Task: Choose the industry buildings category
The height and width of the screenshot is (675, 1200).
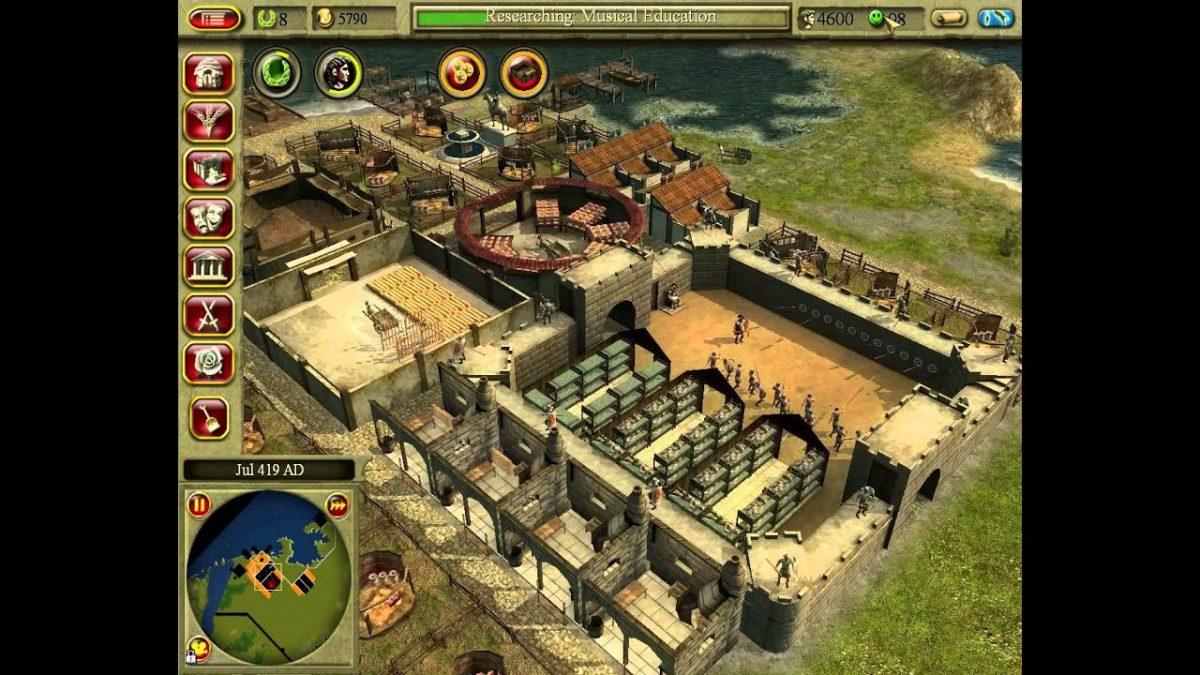Action: [208, 169]
